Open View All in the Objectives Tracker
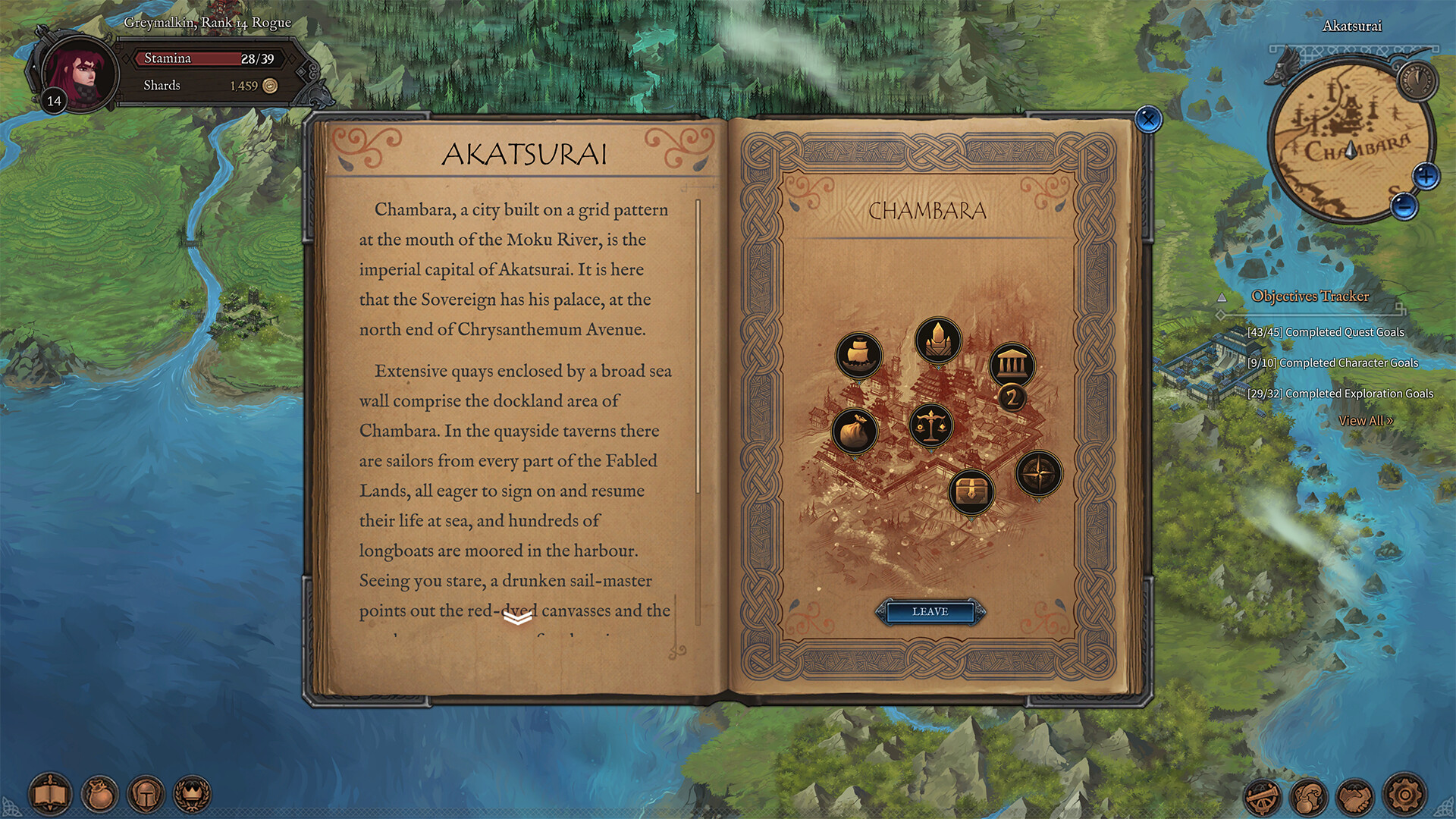 pos(1365,421)
